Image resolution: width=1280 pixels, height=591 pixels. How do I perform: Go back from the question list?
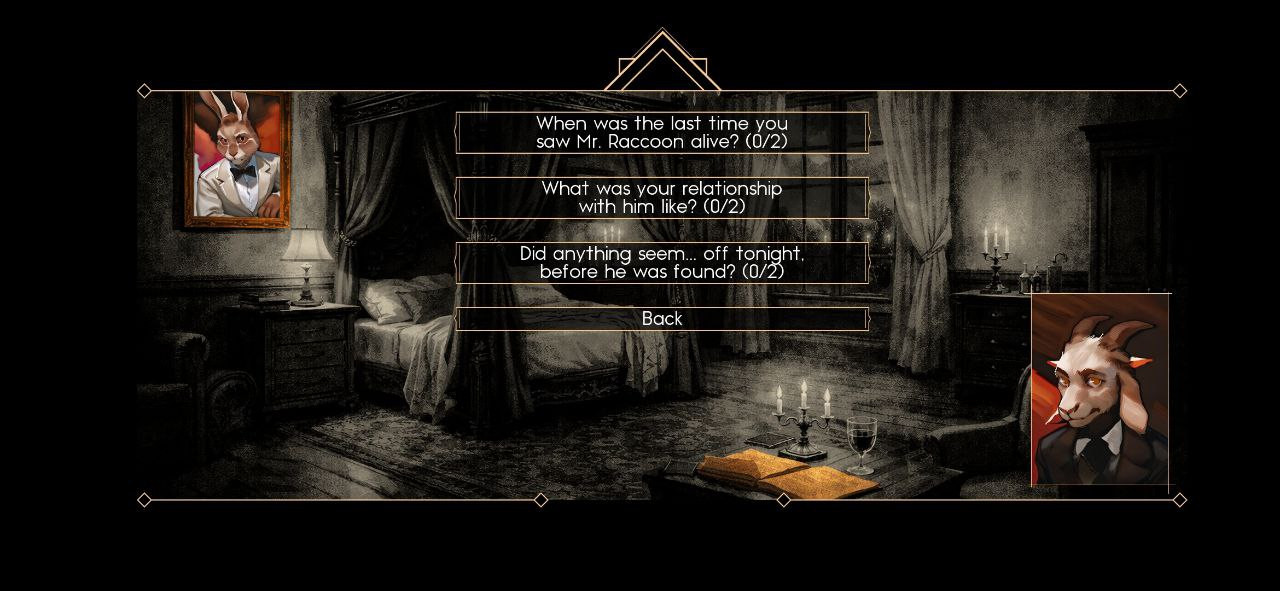(662, 318)
